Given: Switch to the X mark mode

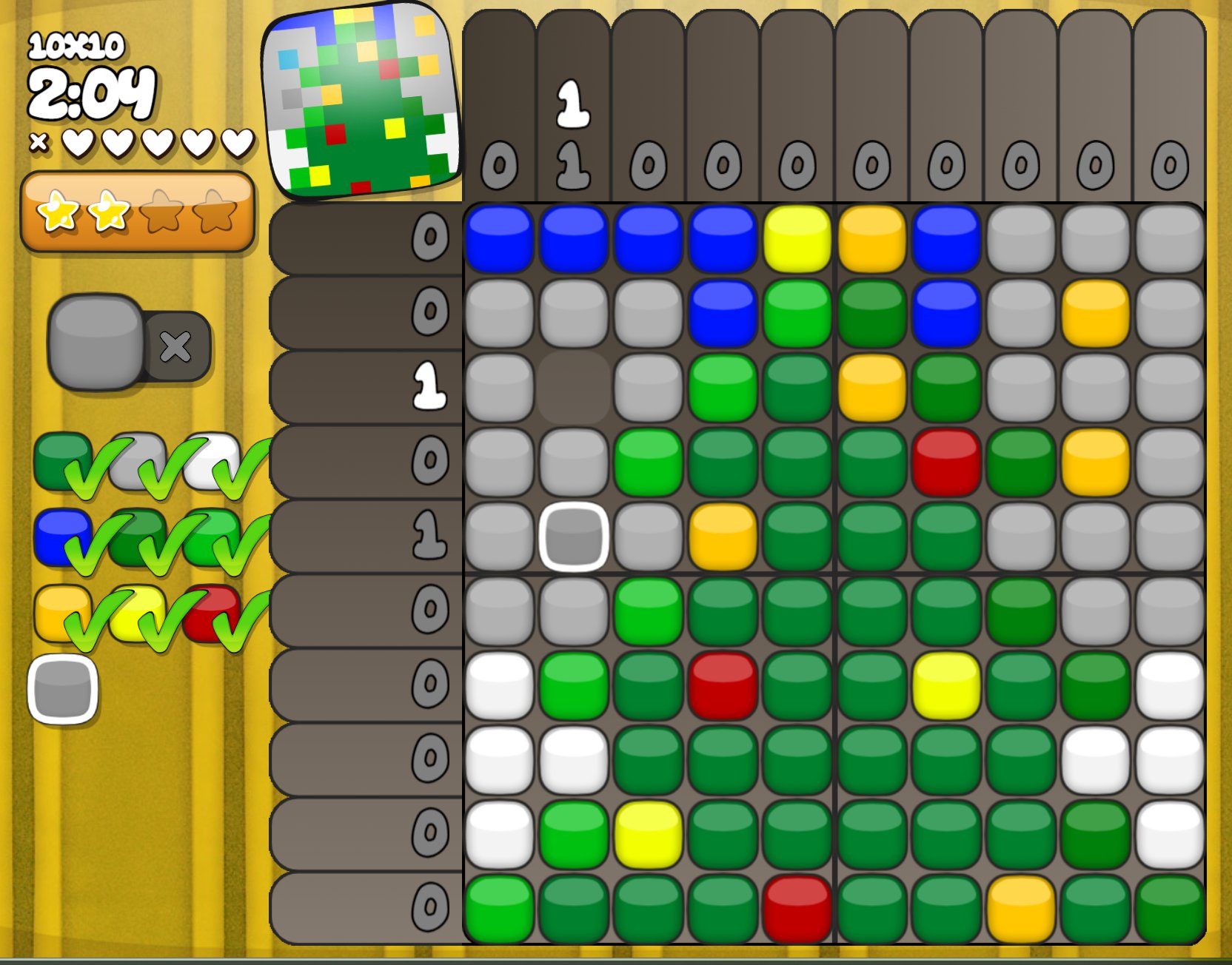Looking at the screenshot, I should (176, 346).
